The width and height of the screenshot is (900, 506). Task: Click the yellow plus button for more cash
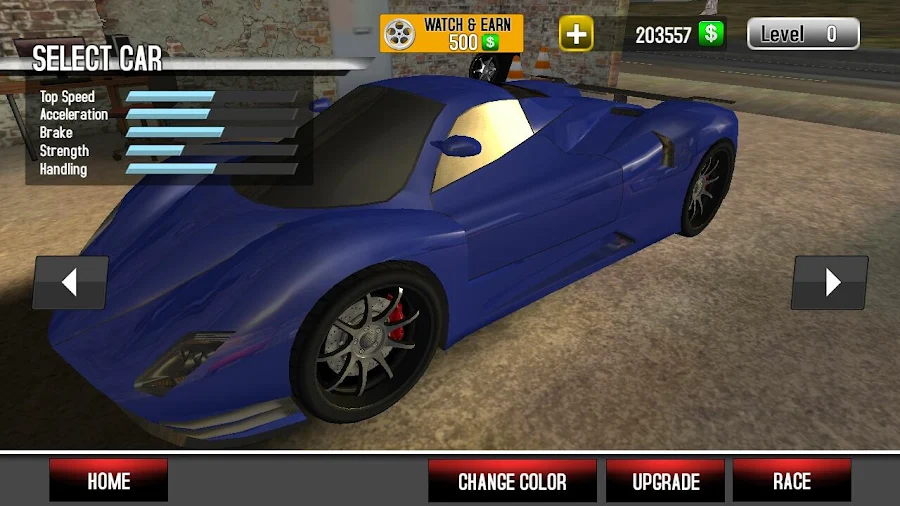click(576, 34)
